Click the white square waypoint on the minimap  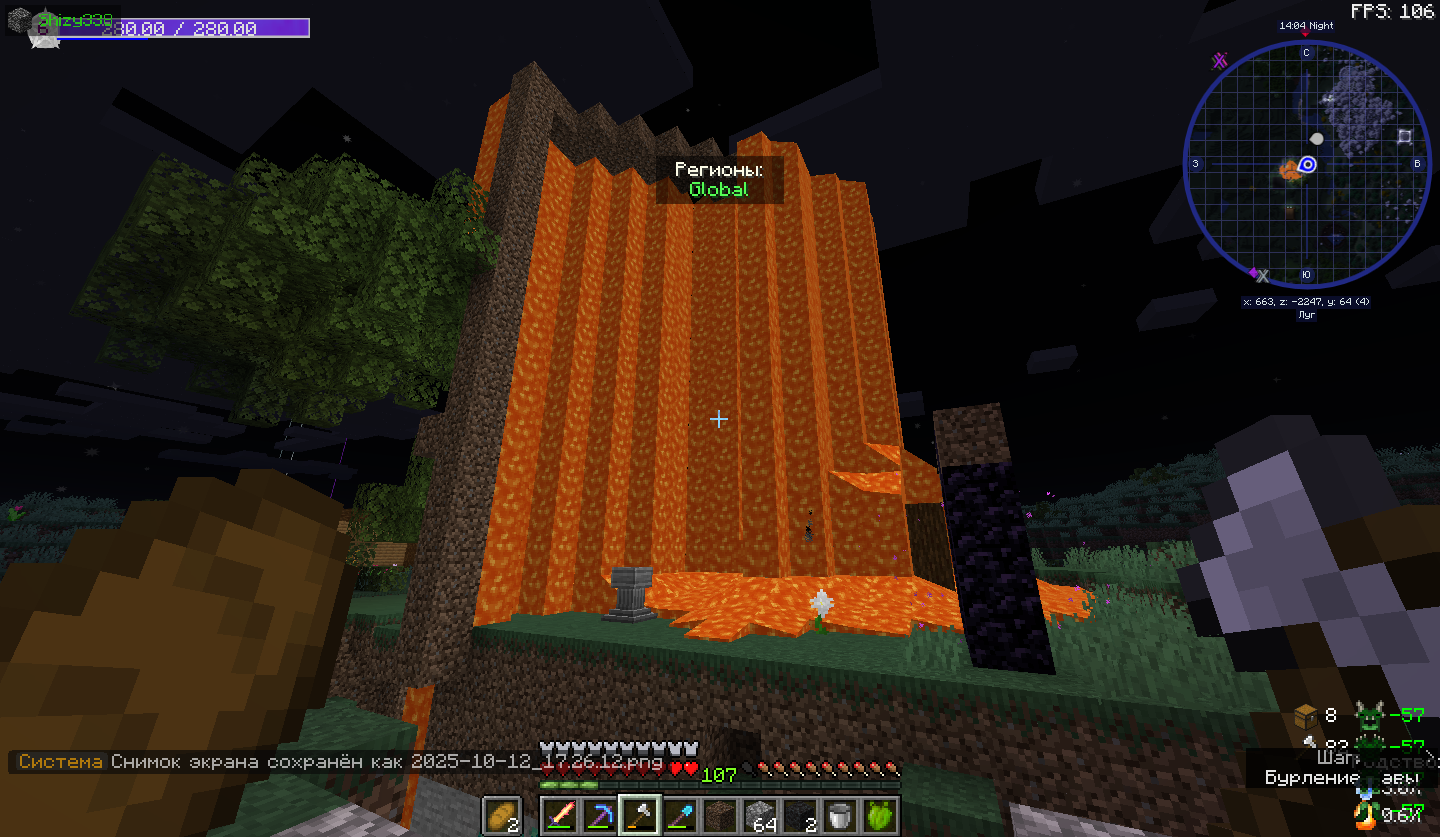pos(1405,136)
